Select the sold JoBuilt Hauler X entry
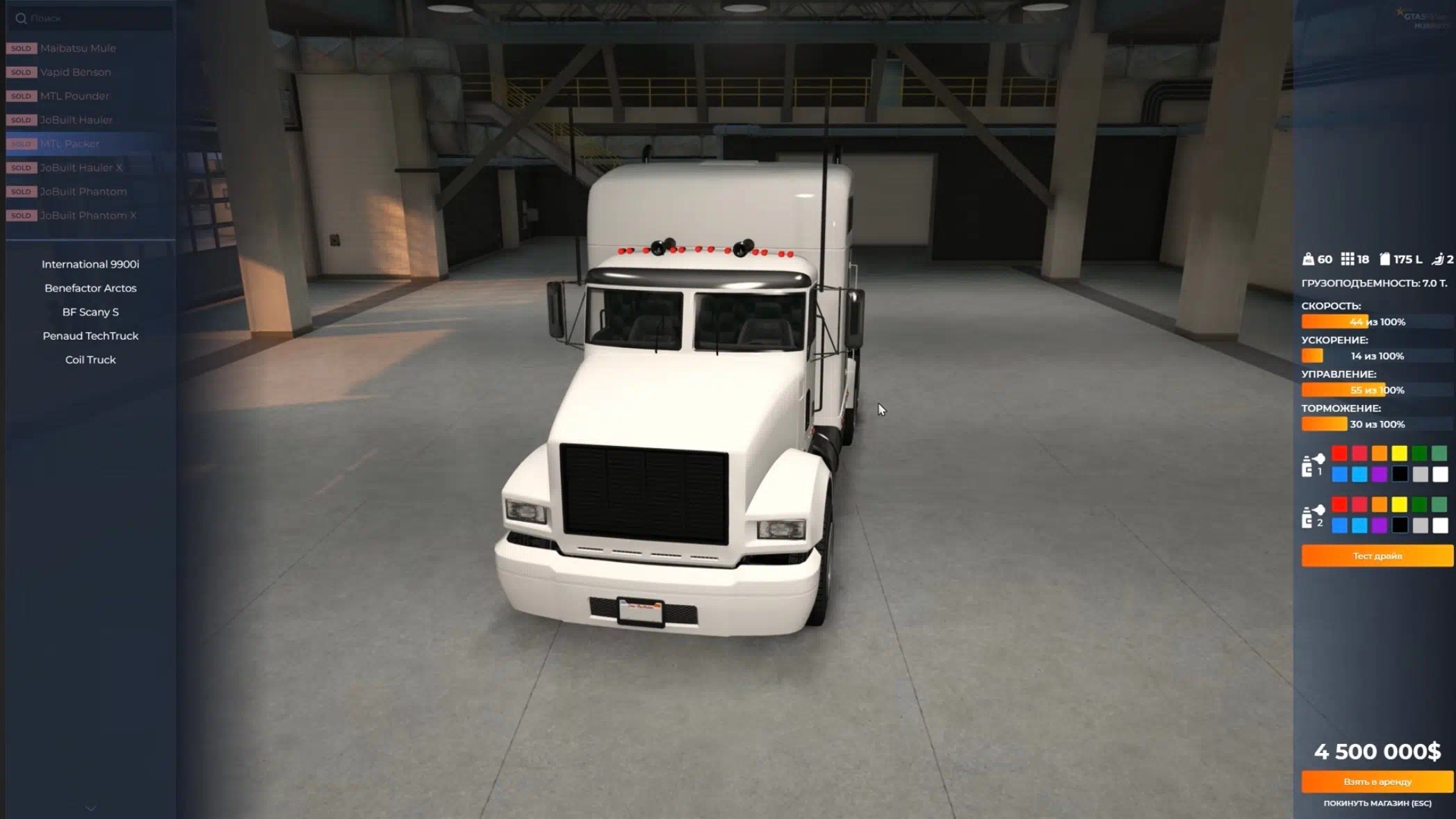The width and height of the screenshot is (1456, 819). pyautogui.click(x=81, y=167)
